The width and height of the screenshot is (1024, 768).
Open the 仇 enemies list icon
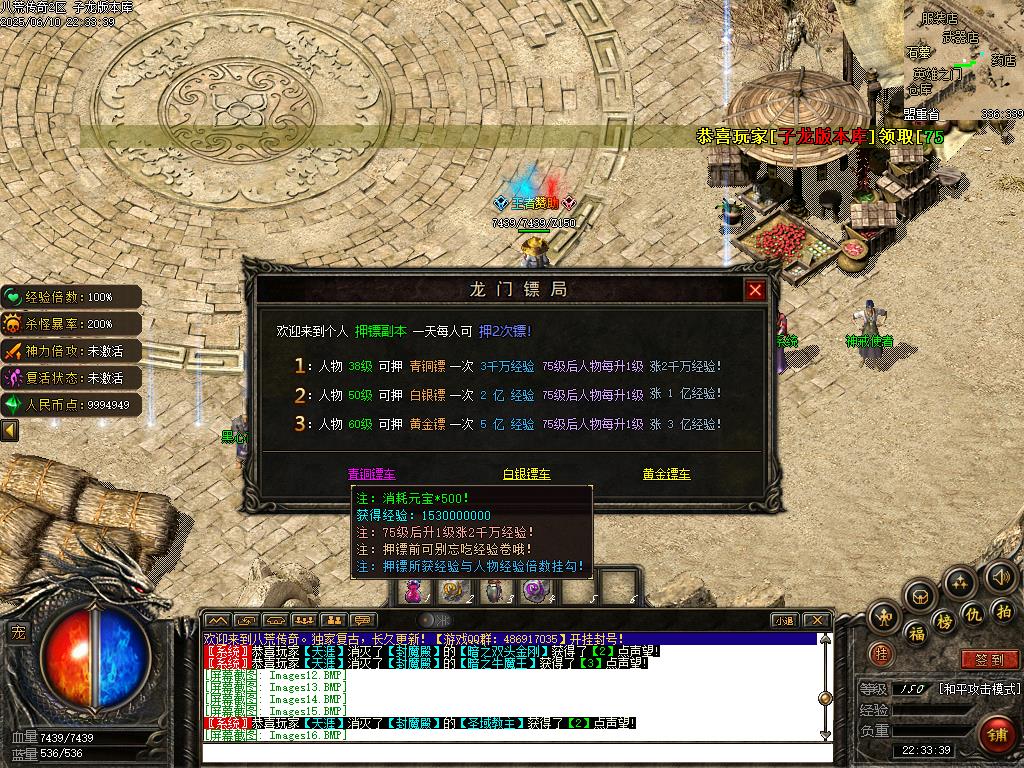pyautogui.click(x=972, y=613)
